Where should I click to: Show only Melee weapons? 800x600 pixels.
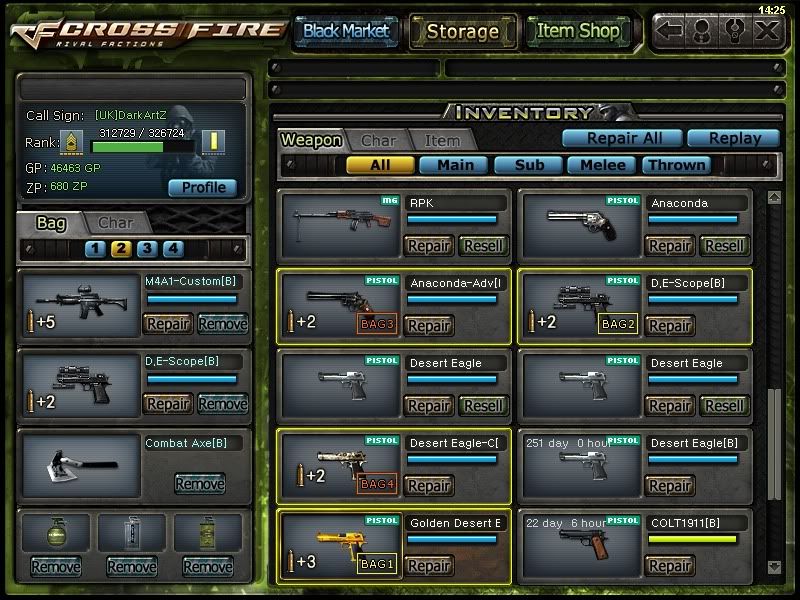pyautogui.click(x=603, y=165)
